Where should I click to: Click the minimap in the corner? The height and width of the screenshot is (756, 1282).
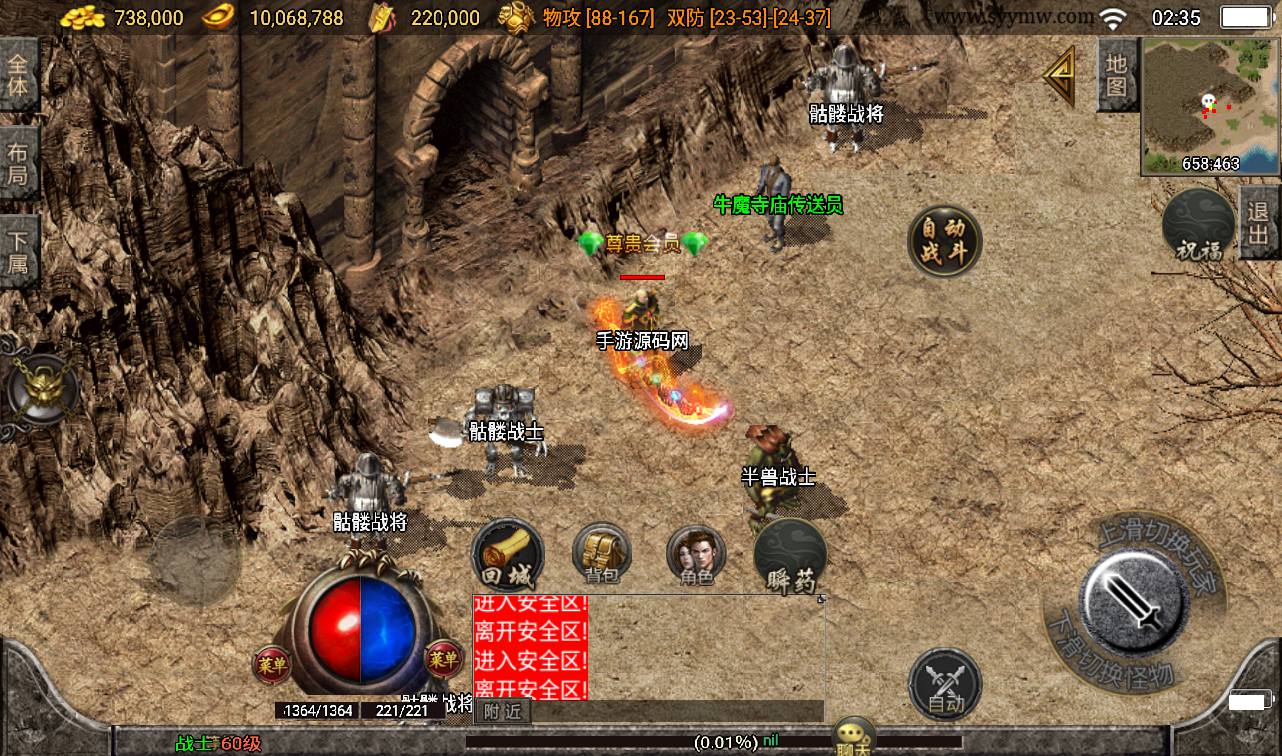[x=1211, y=105]
